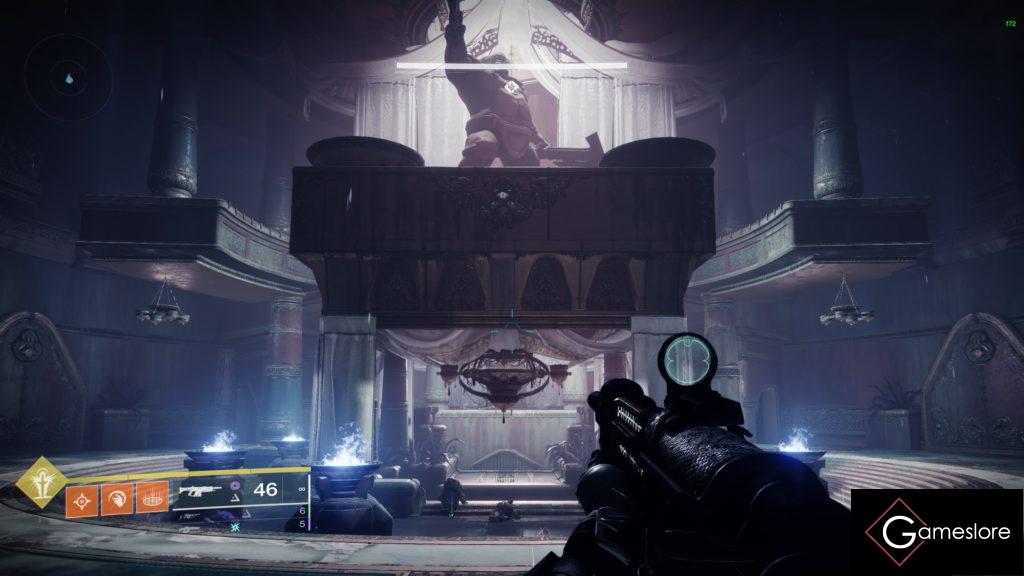Screen dimensions: 1024x576
Task: Click the circular radar in the corner
Action: 69,77
